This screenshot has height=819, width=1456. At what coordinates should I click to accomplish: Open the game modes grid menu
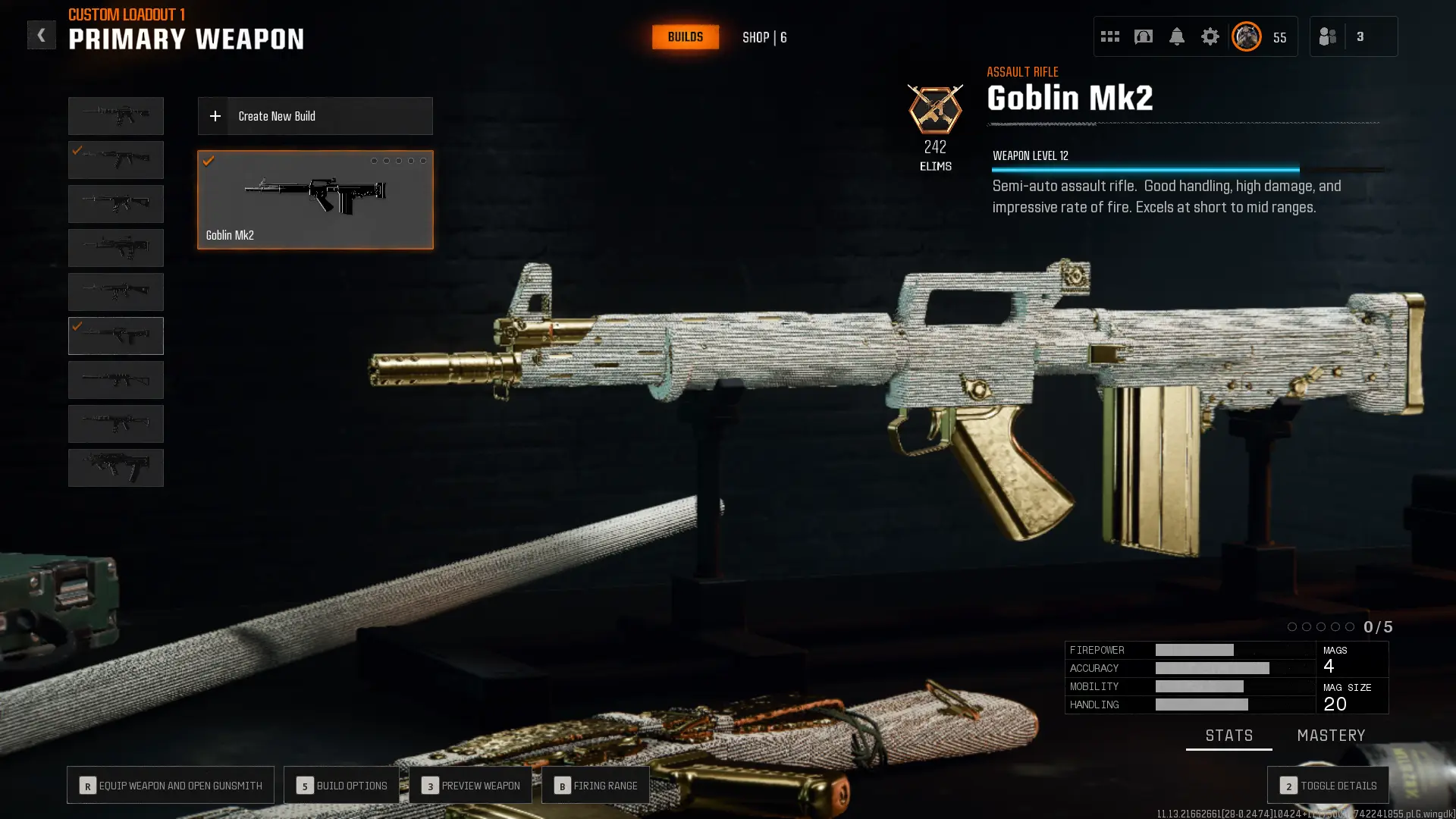point(1109,36)
